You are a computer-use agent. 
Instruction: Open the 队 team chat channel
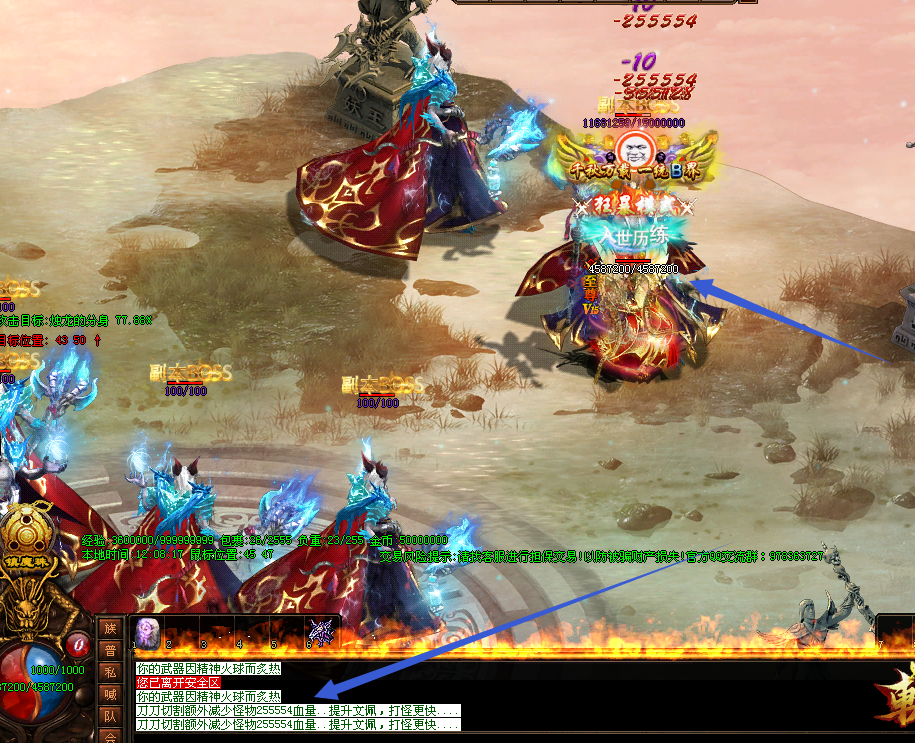click(x=110, y=716)
